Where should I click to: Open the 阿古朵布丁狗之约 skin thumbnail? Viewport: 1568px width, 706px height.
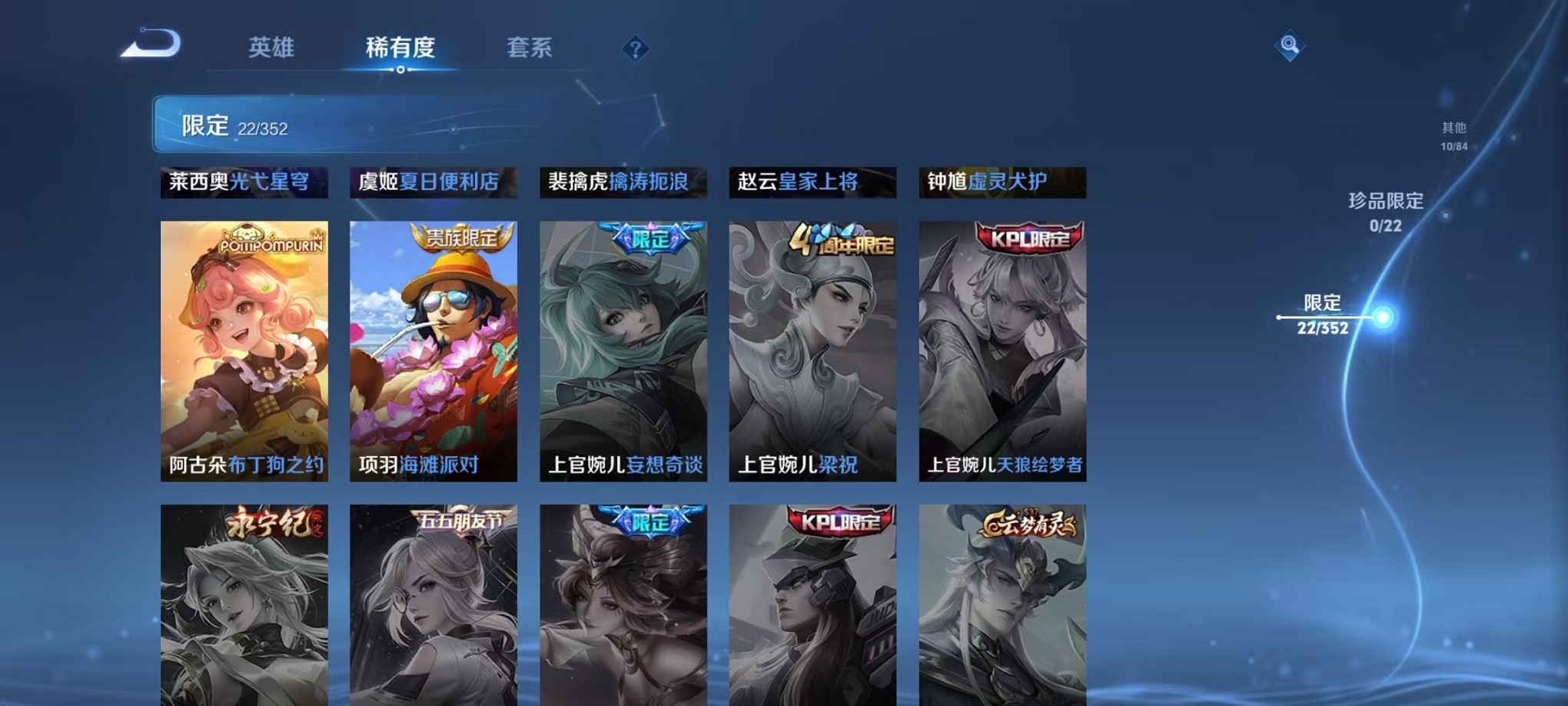(244, 346)
